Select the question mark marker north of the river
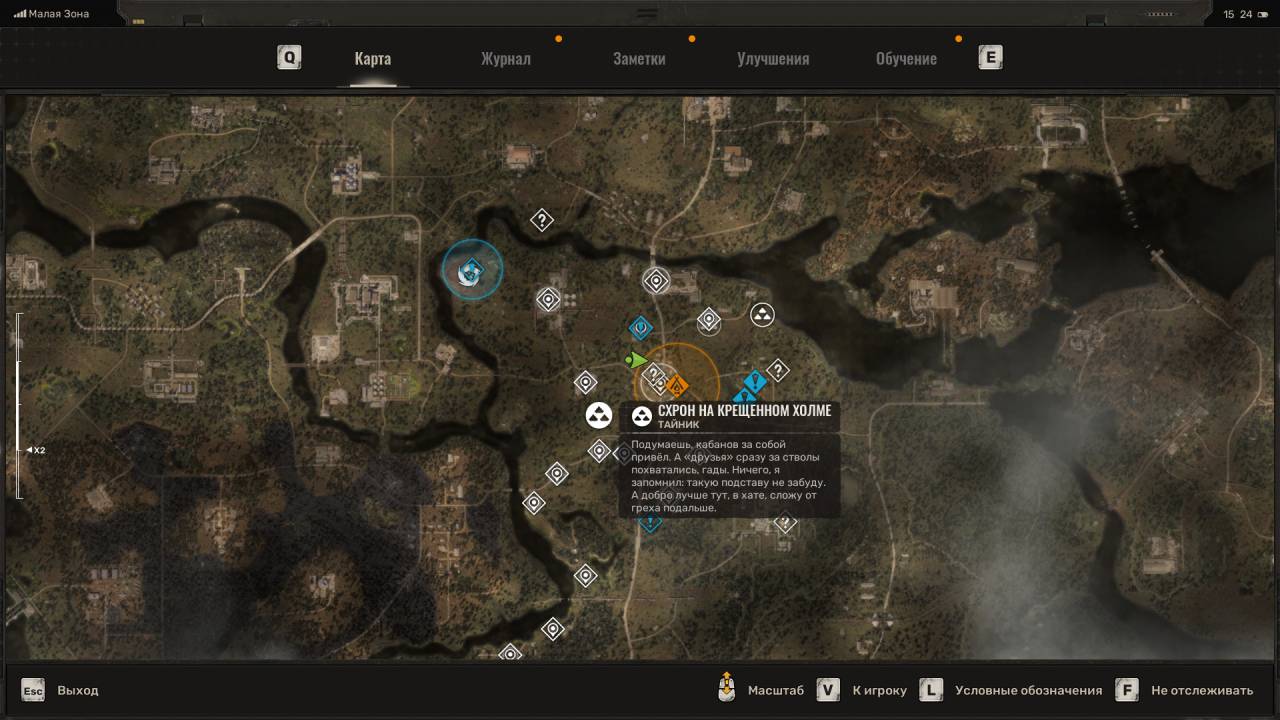The image size is (1280, 720). [542, 220]
